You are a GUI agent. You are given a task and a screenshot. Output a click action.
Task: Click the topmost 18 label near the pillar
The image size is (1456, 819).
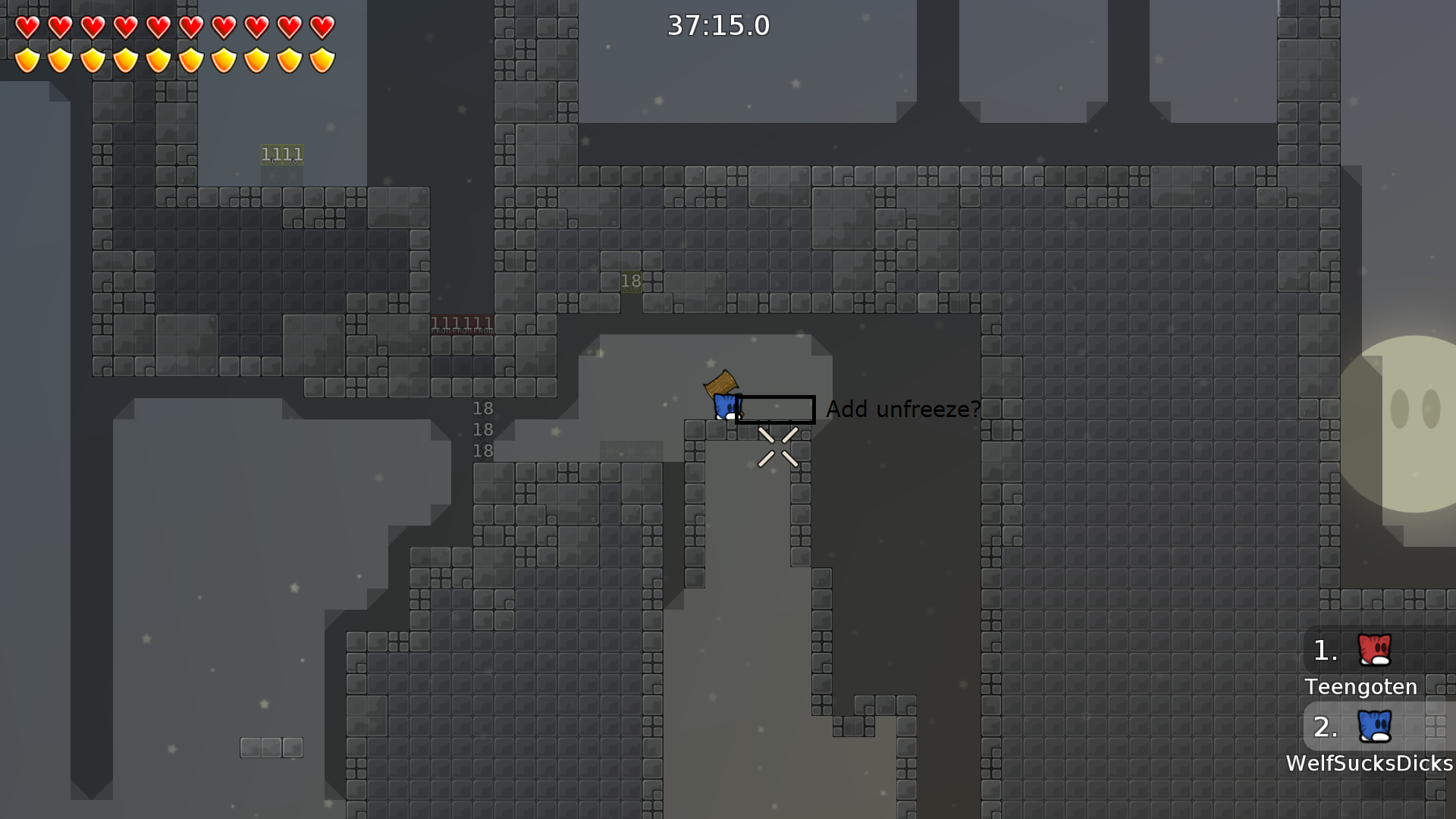[482, 409]
